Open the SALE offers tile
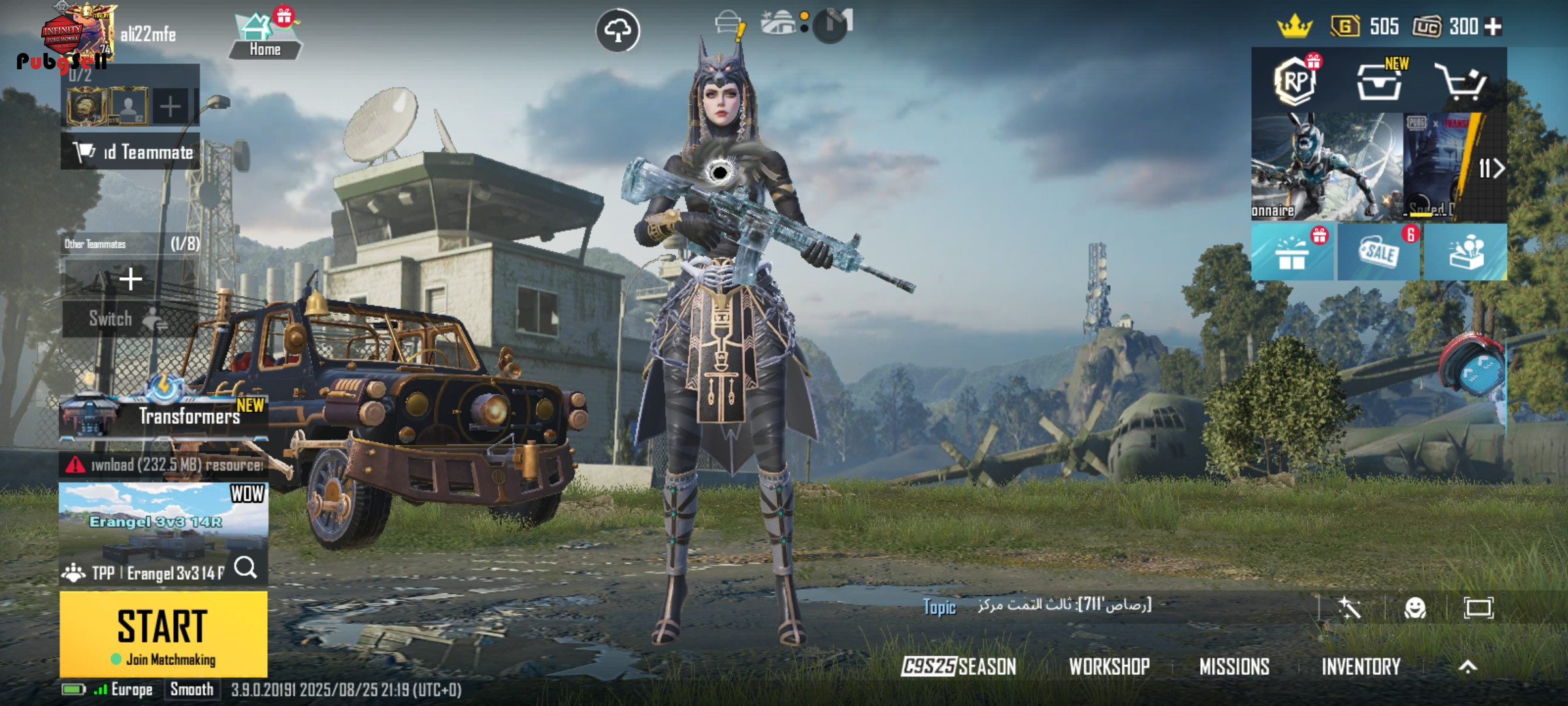This screenshot has height=706, width=1568. [1379, 252]
